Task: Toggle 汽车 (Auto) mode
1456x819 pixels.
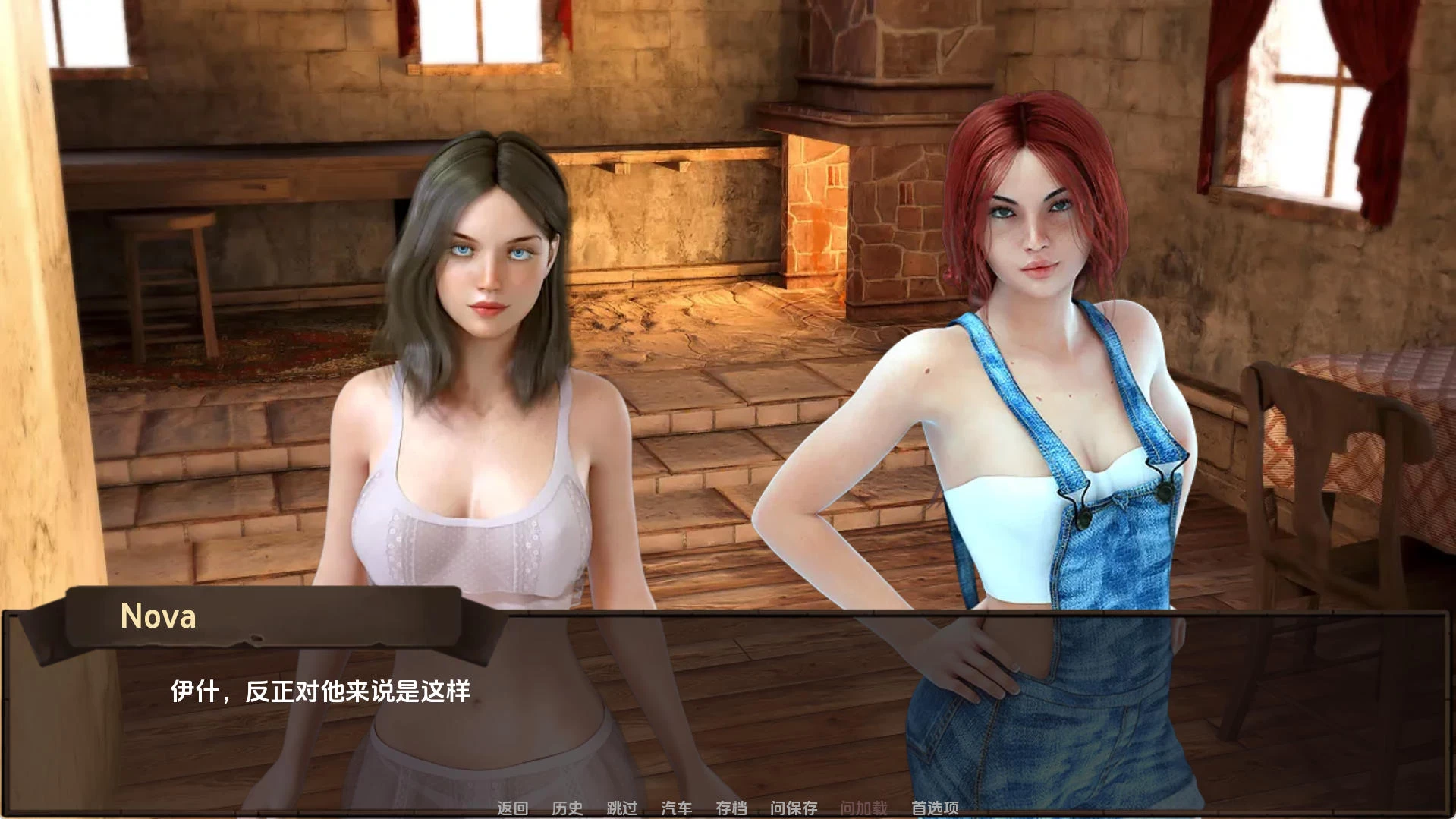Action: [676, 808]
